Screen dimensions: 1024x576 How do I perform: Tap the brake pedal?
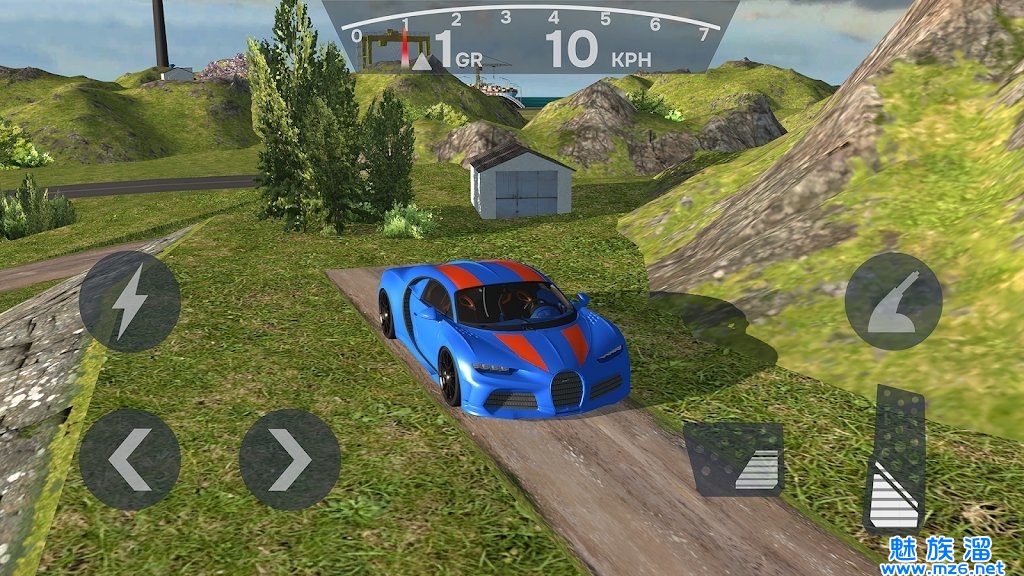click(734, 459)
